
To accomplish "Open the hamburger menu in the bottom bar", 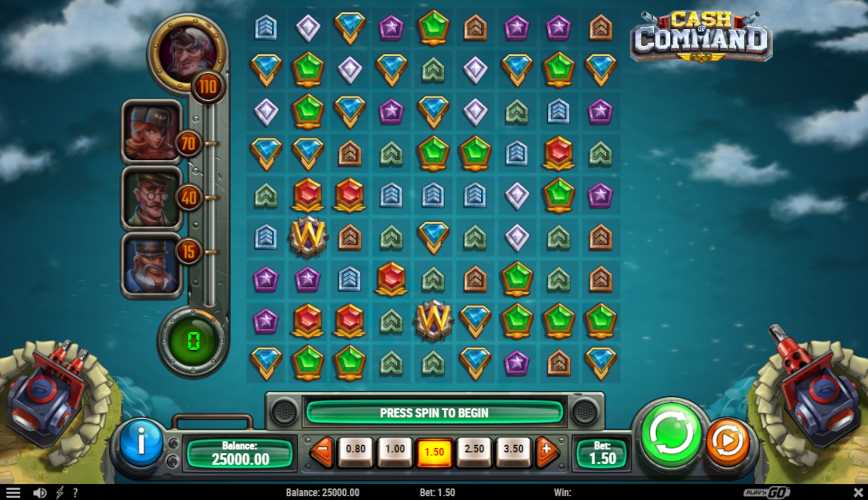I will click(13, 493).
